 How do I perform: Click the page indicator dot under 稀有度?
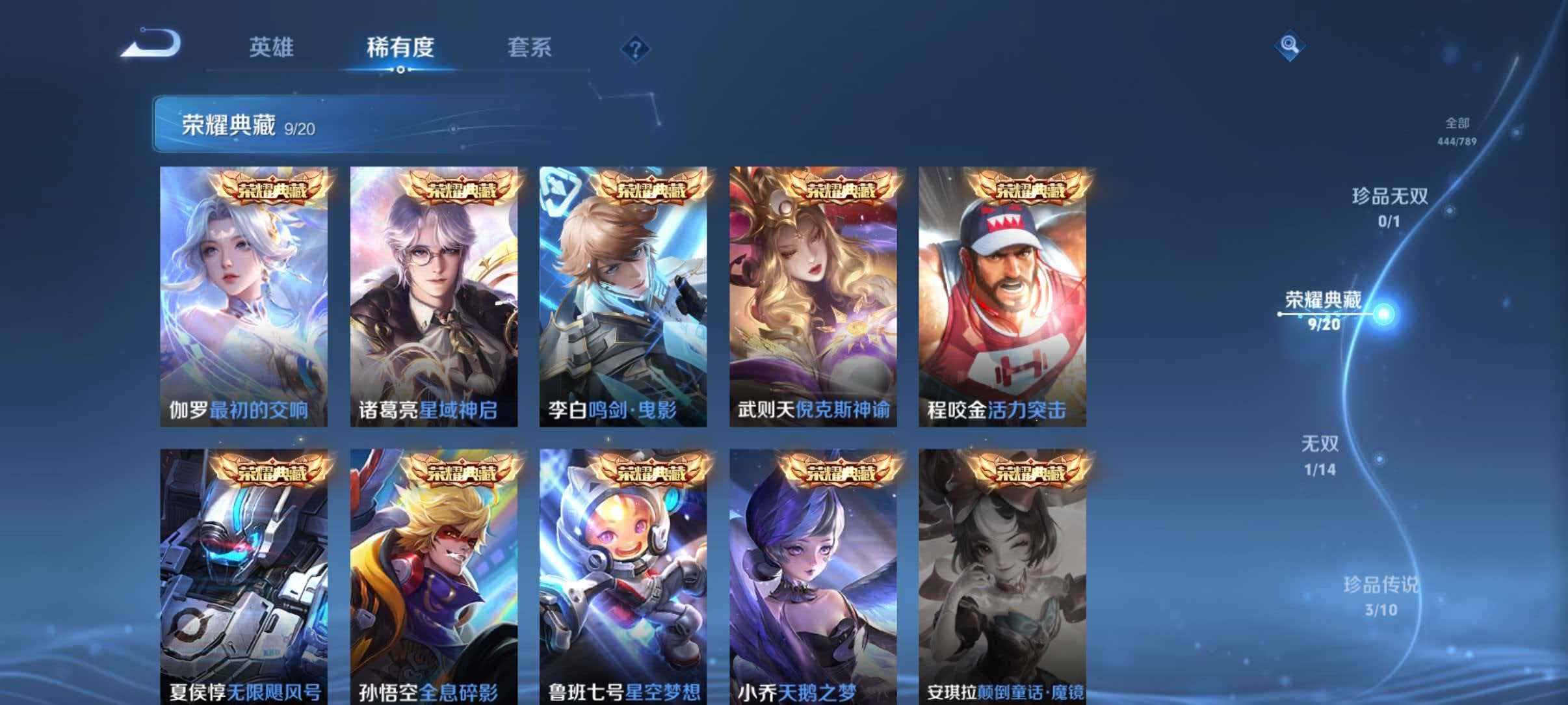399,68
